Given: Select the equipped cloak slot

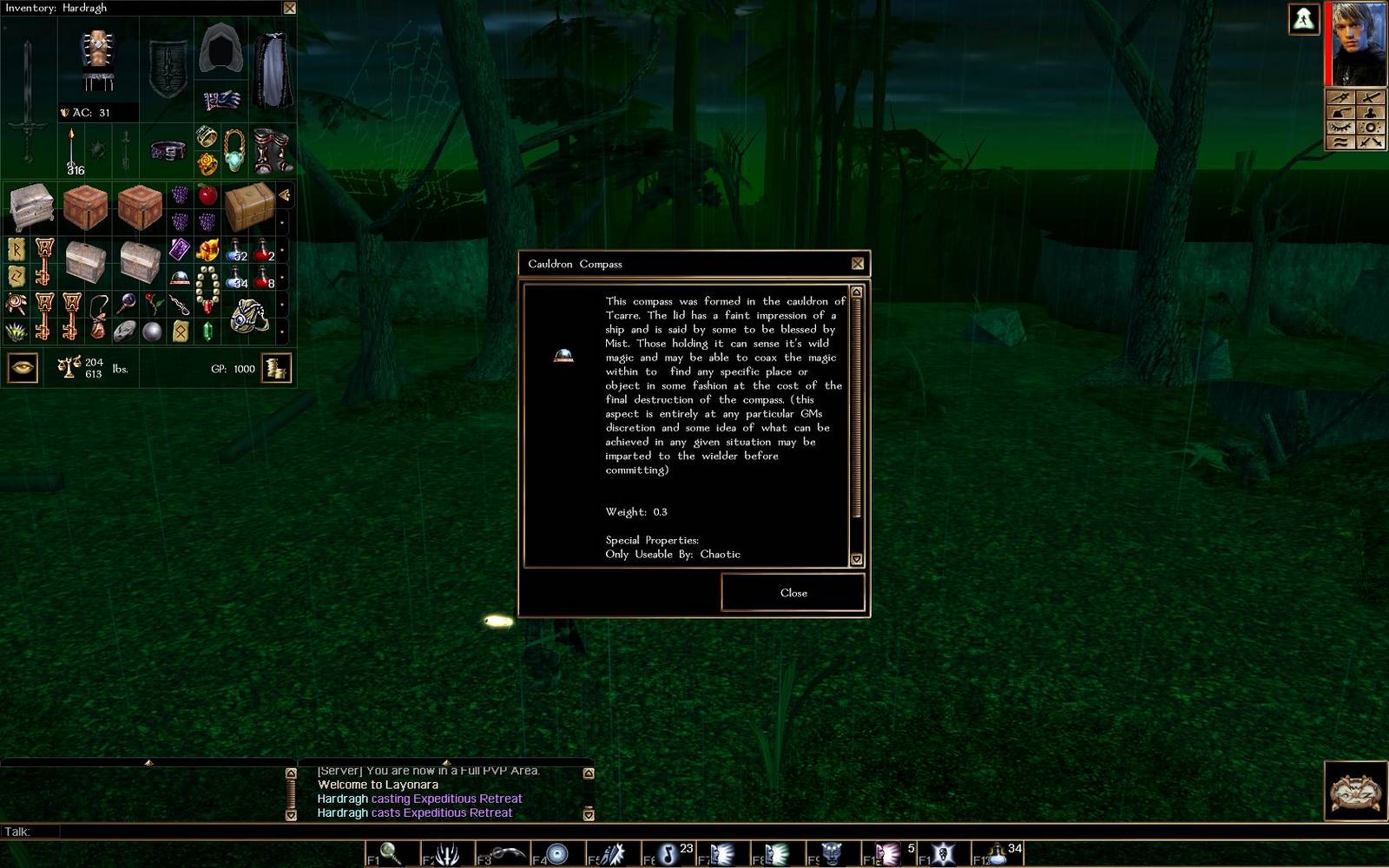Looking at the screenshot, I should click(x=273, y=69).
